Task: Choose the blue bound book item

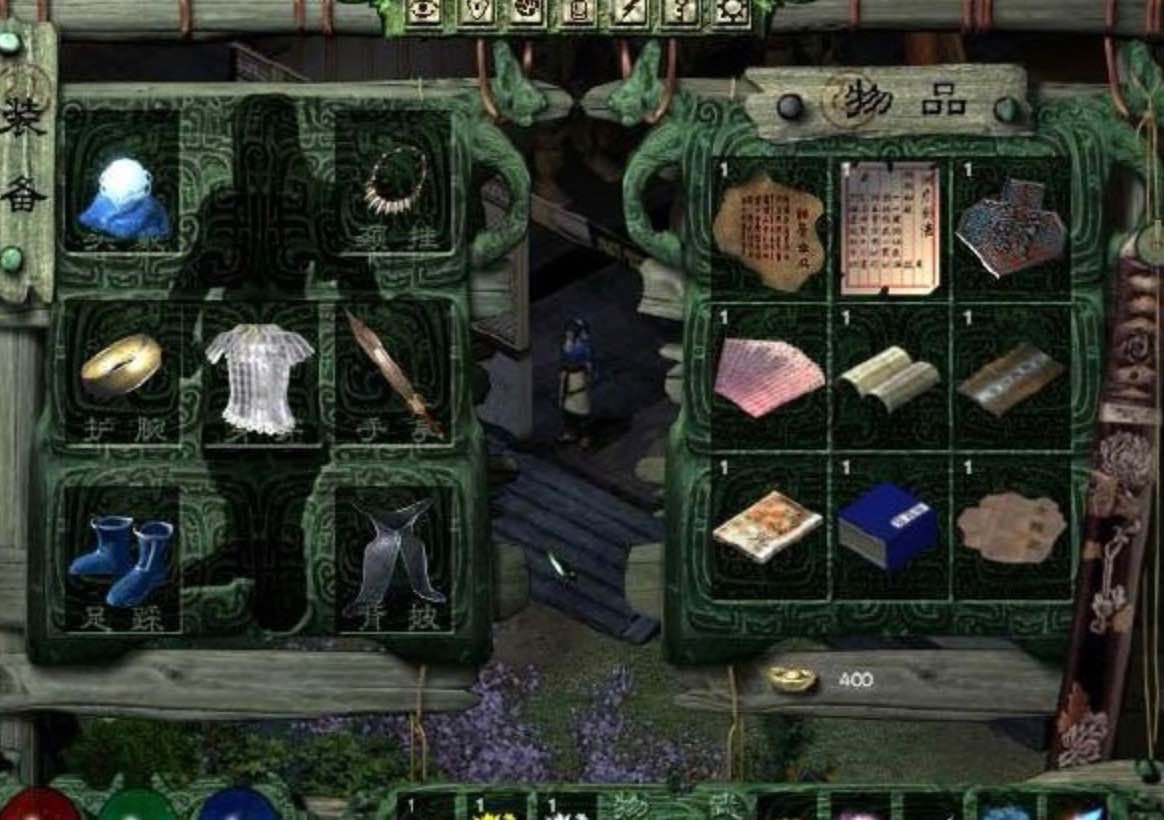Action: (888, 527)
